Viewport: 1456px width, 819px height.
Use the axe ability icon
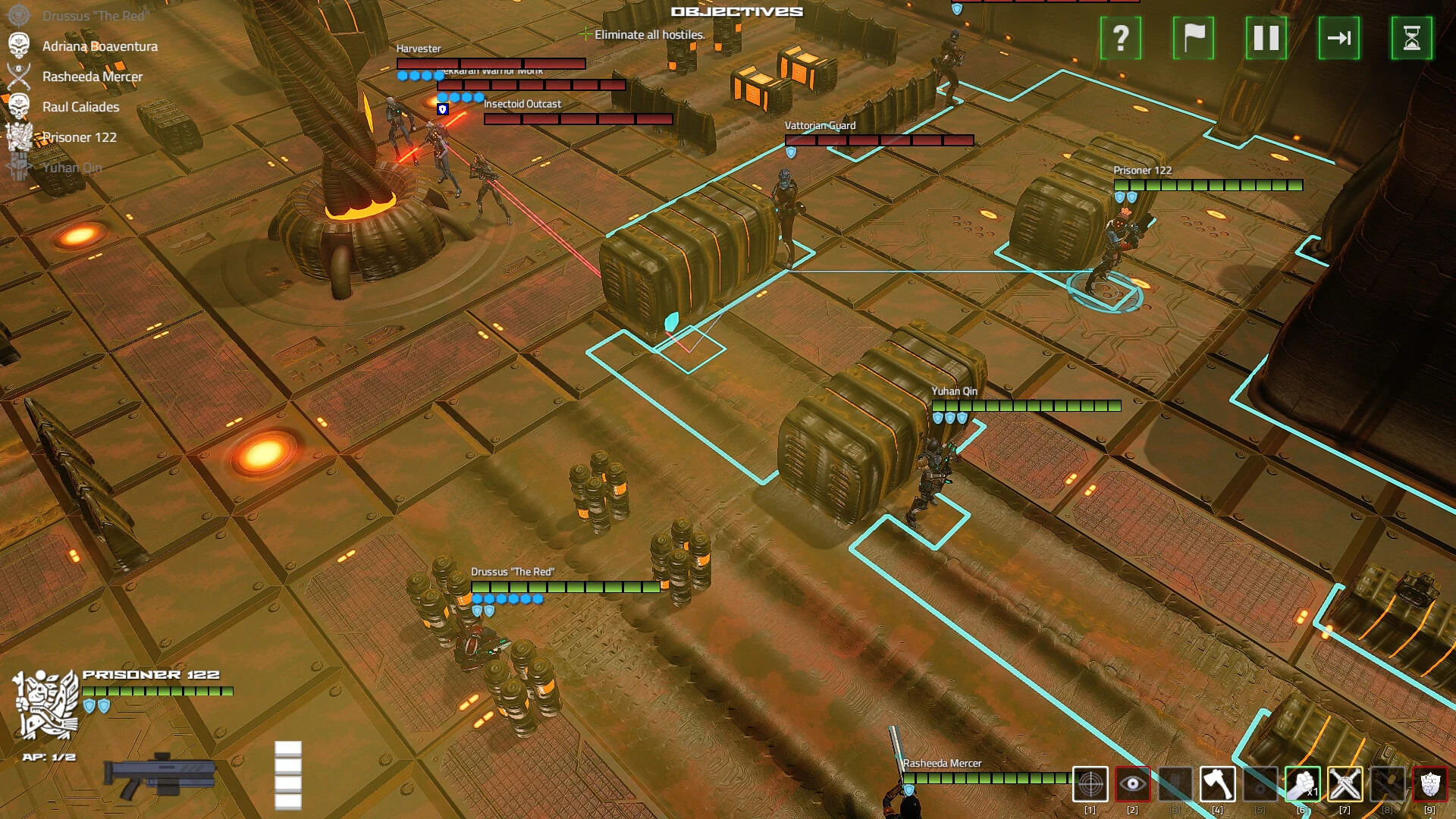[x=1217, y=784]
